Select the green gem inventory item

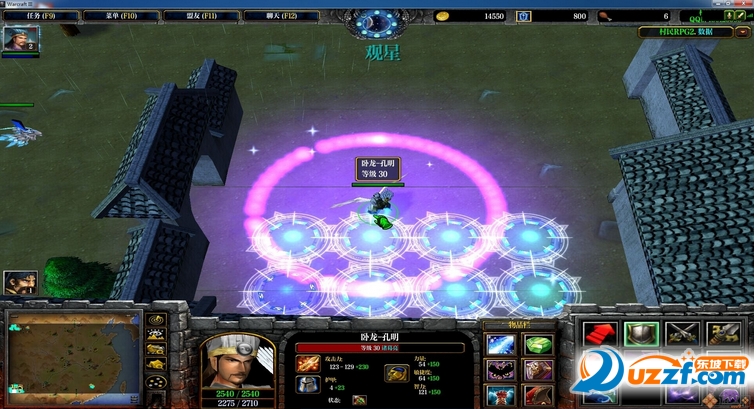[x=539, y=344]
